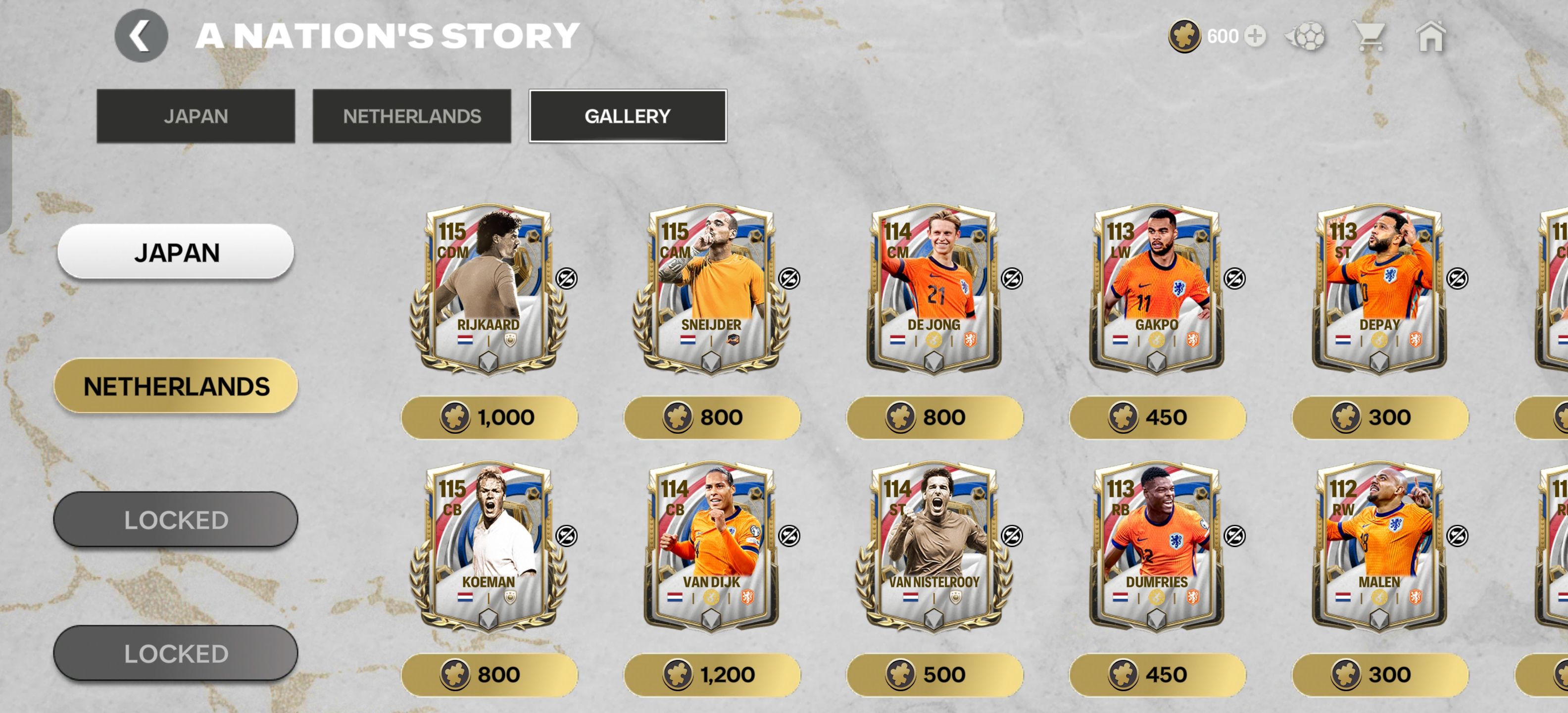Open the soccer ball icon in header
The image size is (1568, 713).
click(1306, 36)
